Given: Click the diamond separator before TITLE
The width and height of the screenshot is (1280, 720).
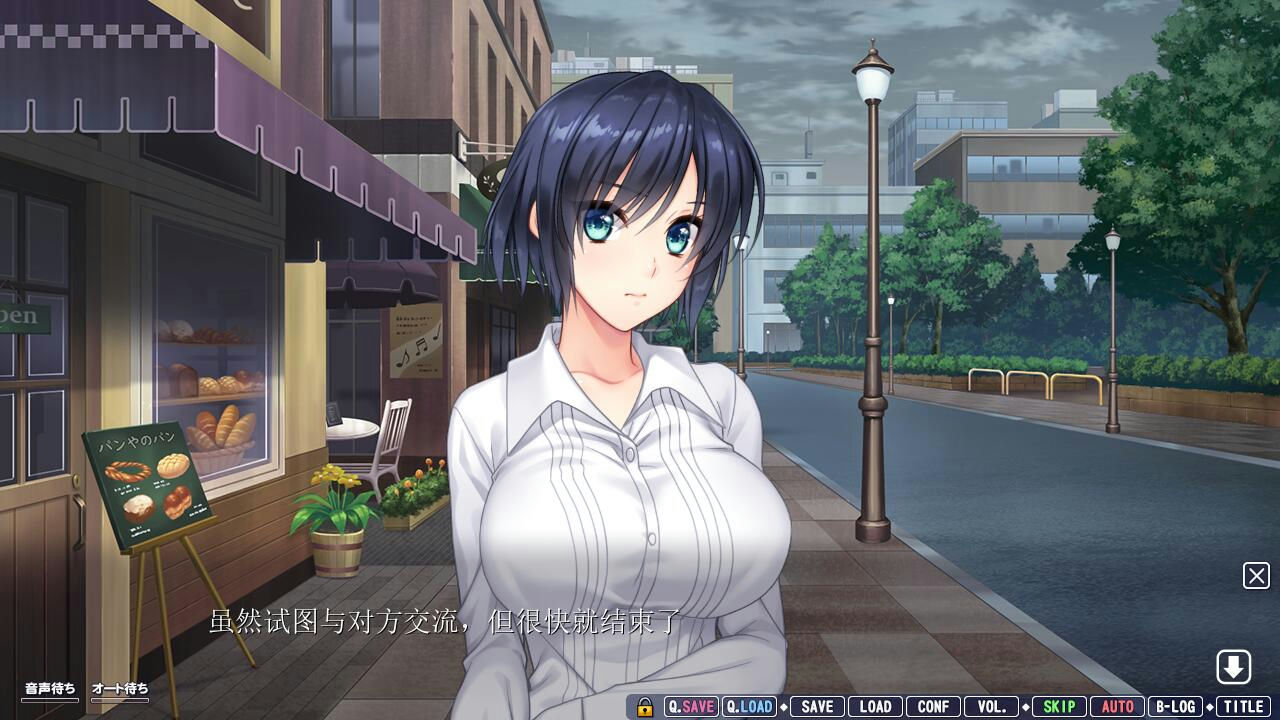Looking at the screenshot, I should coord(1210,706).
